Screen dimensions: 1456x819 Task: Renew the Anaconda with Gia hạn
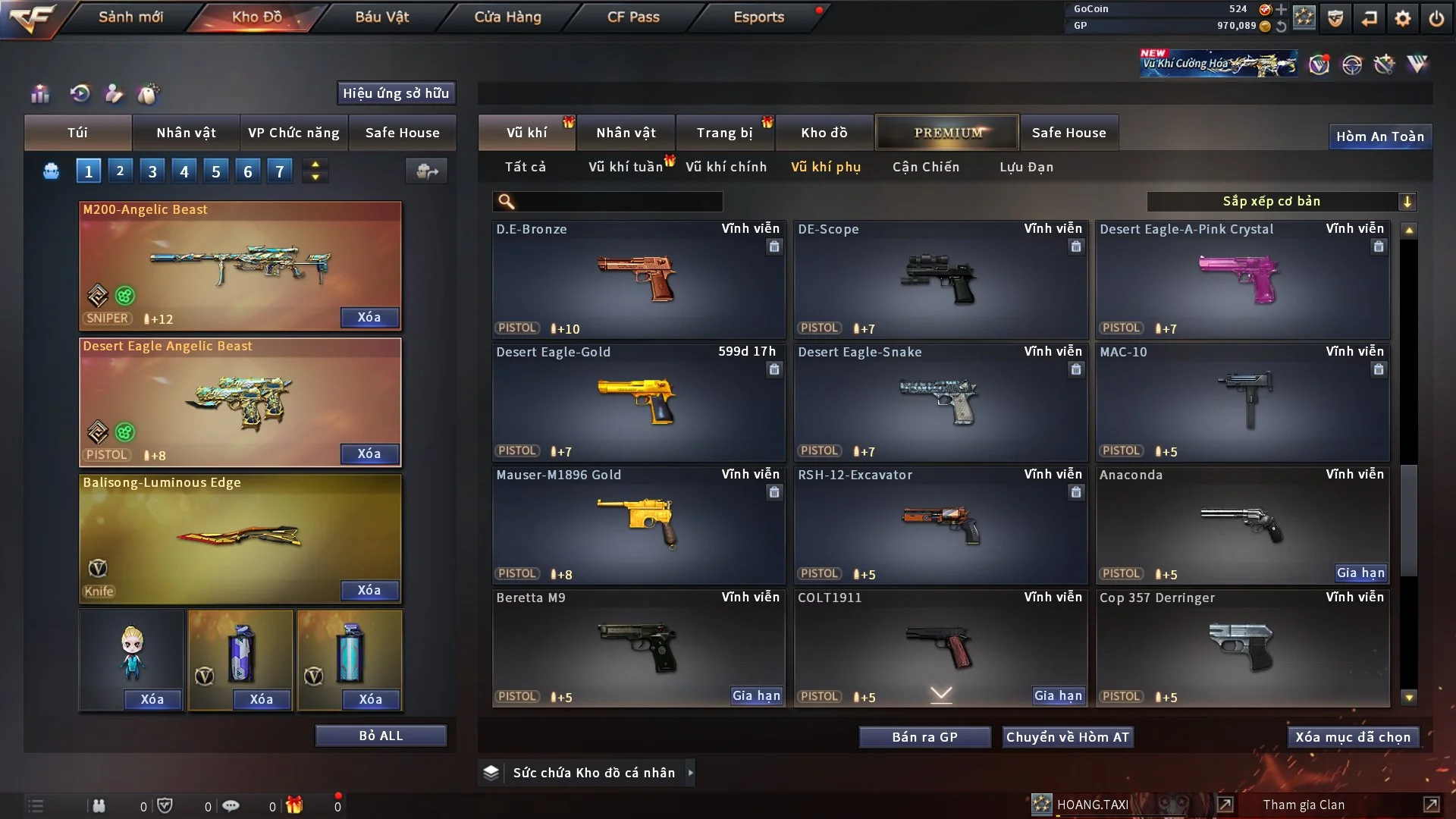[1360, 573]
